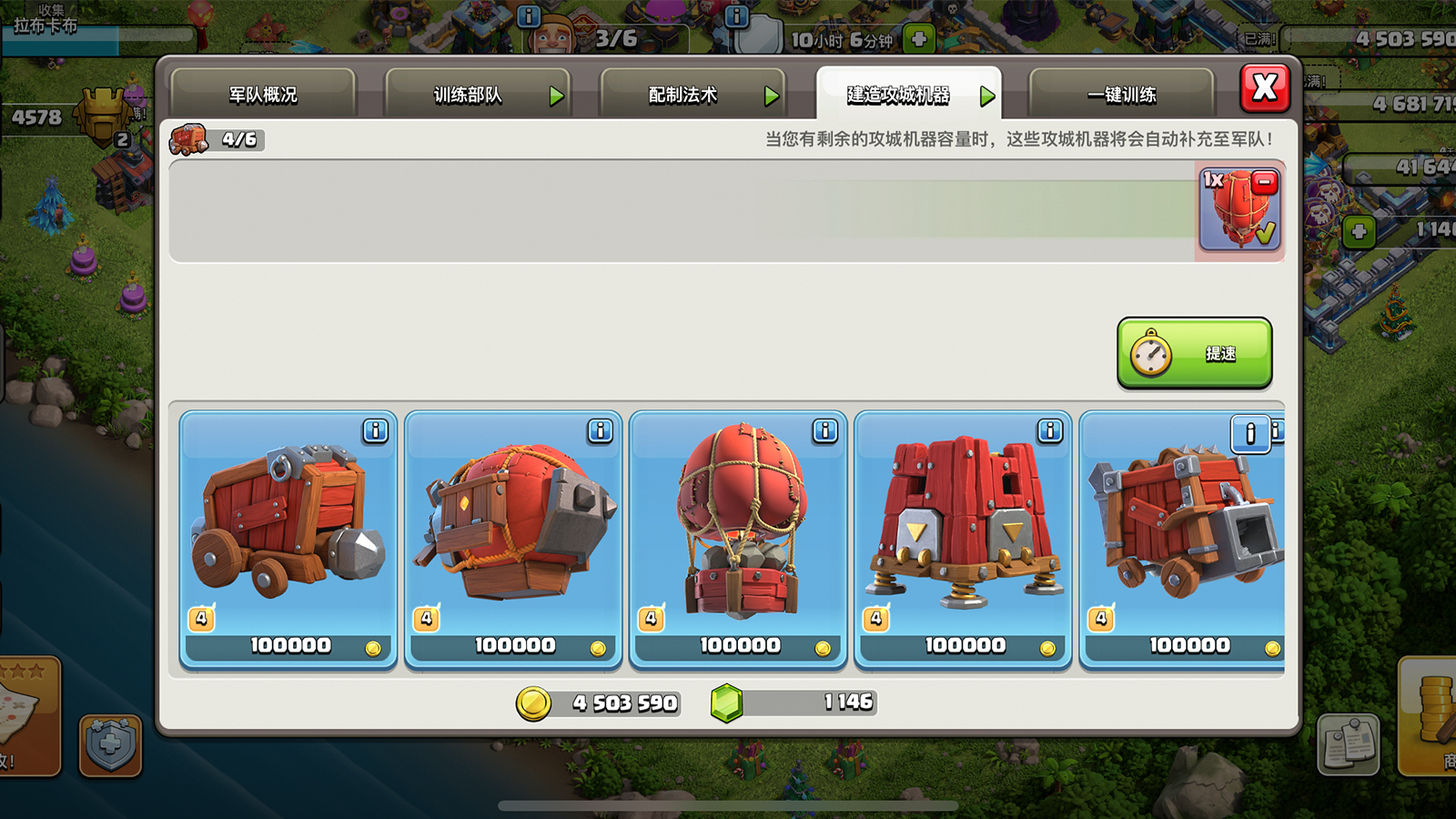Switch to the 军队概况 tab
The height and width of the screenshot is (819, 1456).
(263, 95)
